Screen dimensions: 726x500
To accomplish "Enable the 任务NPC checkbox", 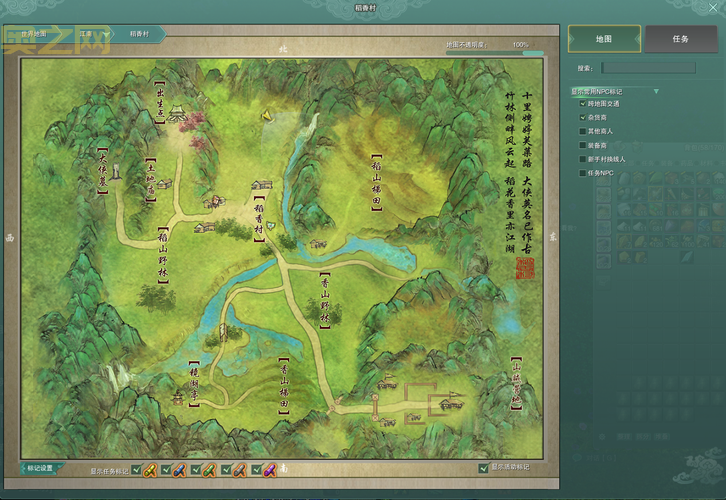I will [583, 173].
